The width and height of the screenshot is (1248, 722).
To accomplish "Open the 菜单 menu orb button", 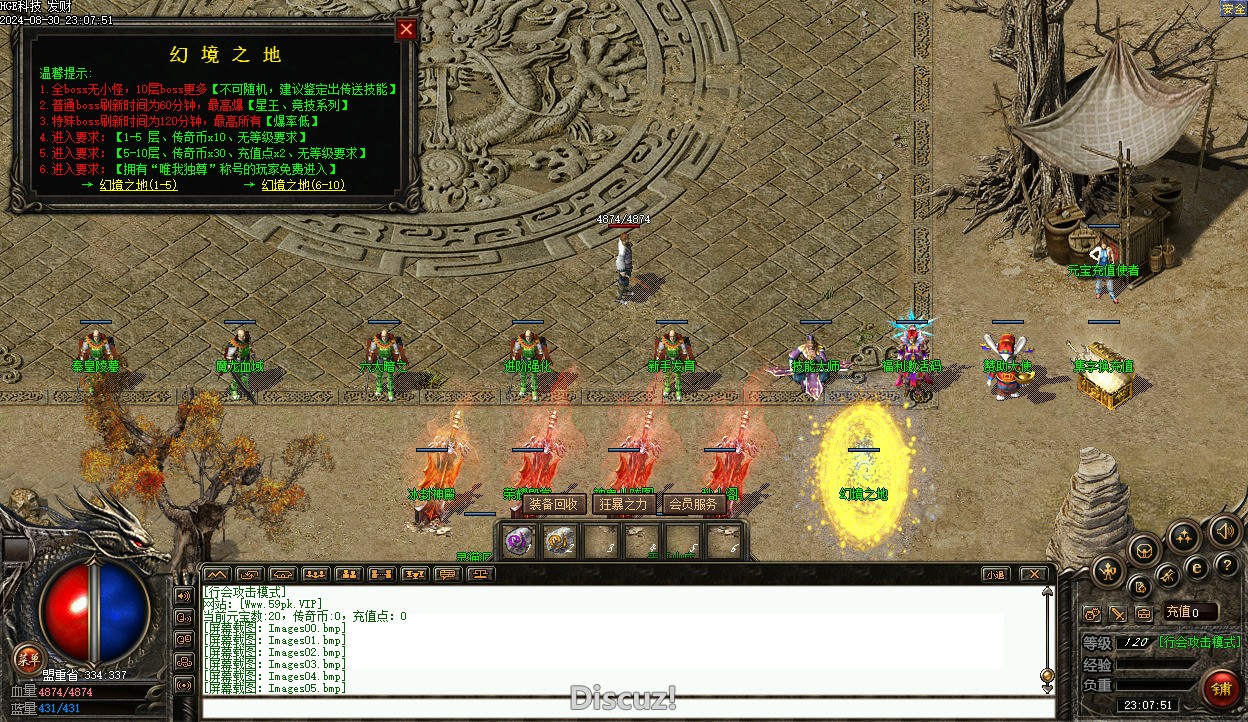I will pos(29,658).
